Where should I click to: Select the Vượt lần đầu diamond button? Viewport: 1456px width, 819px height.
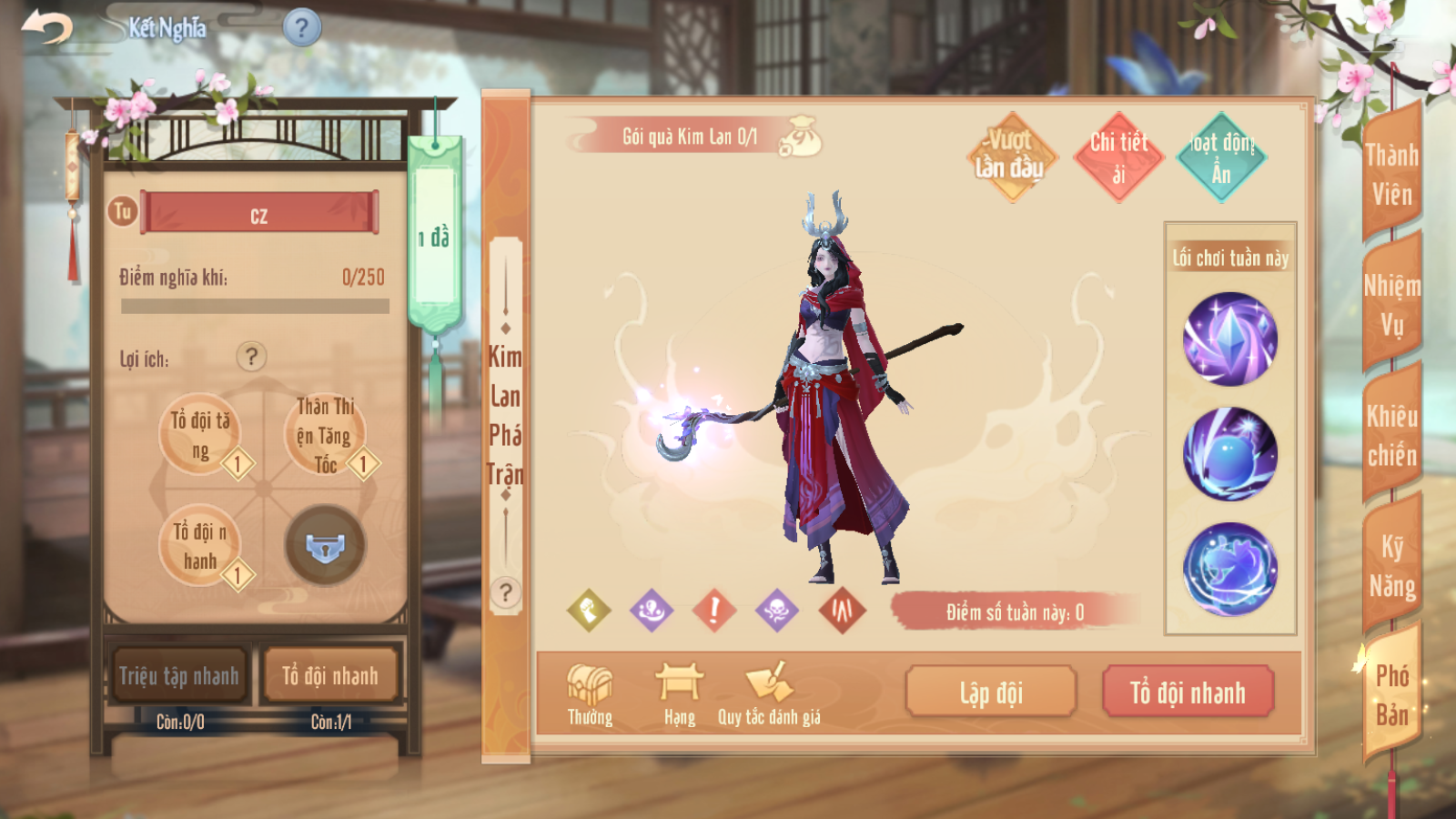click(1010, 157)
